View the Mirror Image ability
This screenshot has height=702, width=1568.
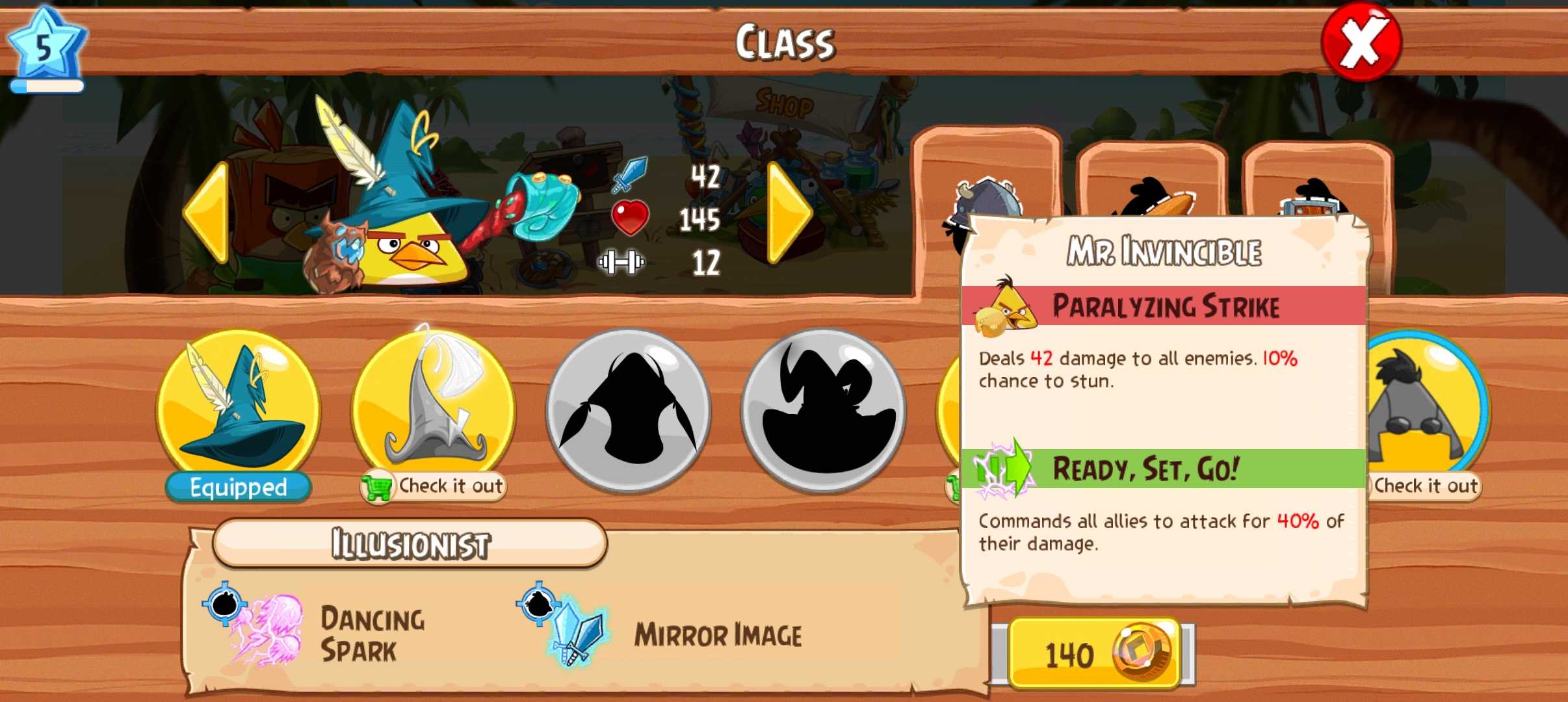click(676, 634)
